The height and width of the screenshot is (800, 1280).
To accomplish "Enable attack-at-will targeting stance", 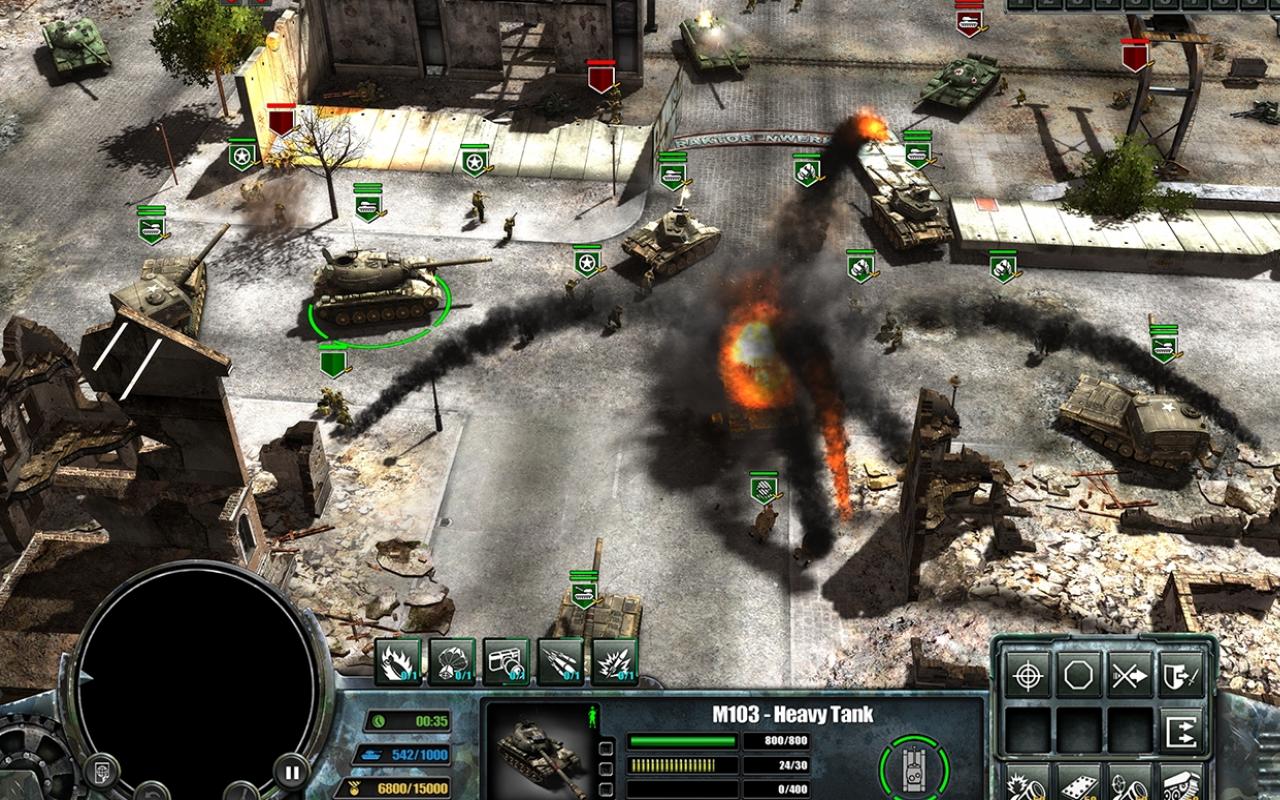I will click(1026, 675).
